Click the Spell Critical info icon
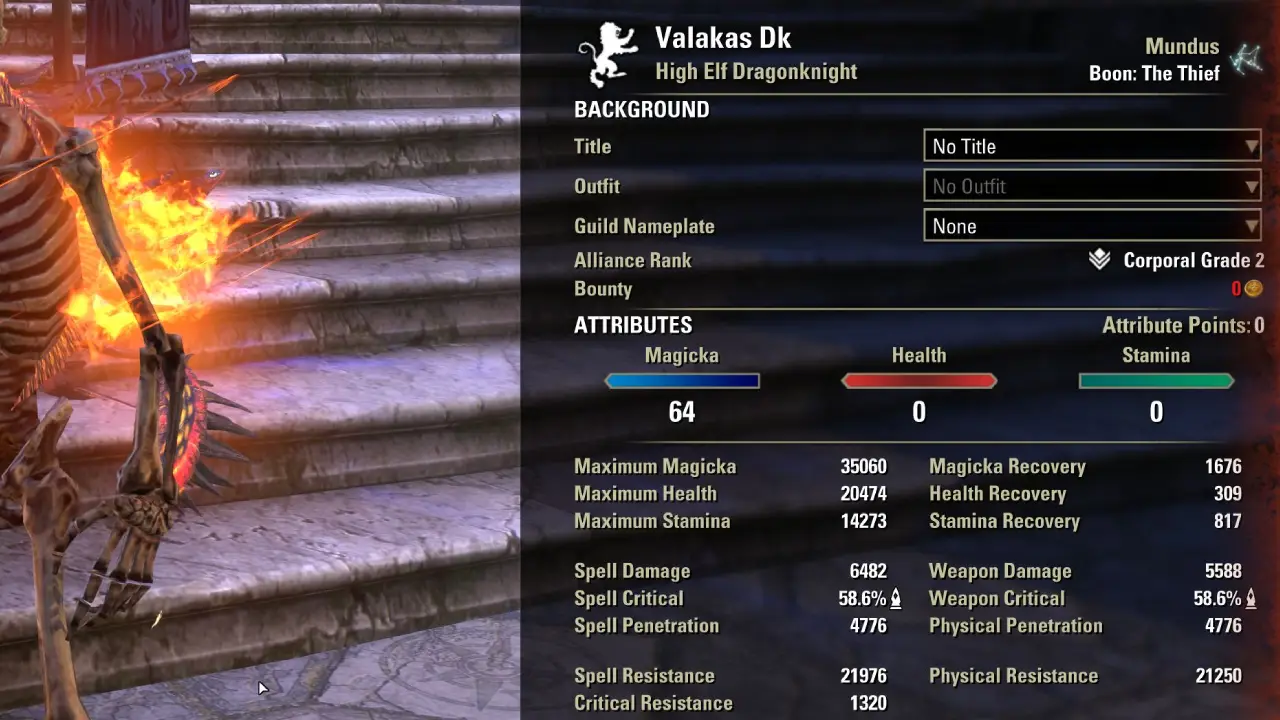 [x=896, y=599]
